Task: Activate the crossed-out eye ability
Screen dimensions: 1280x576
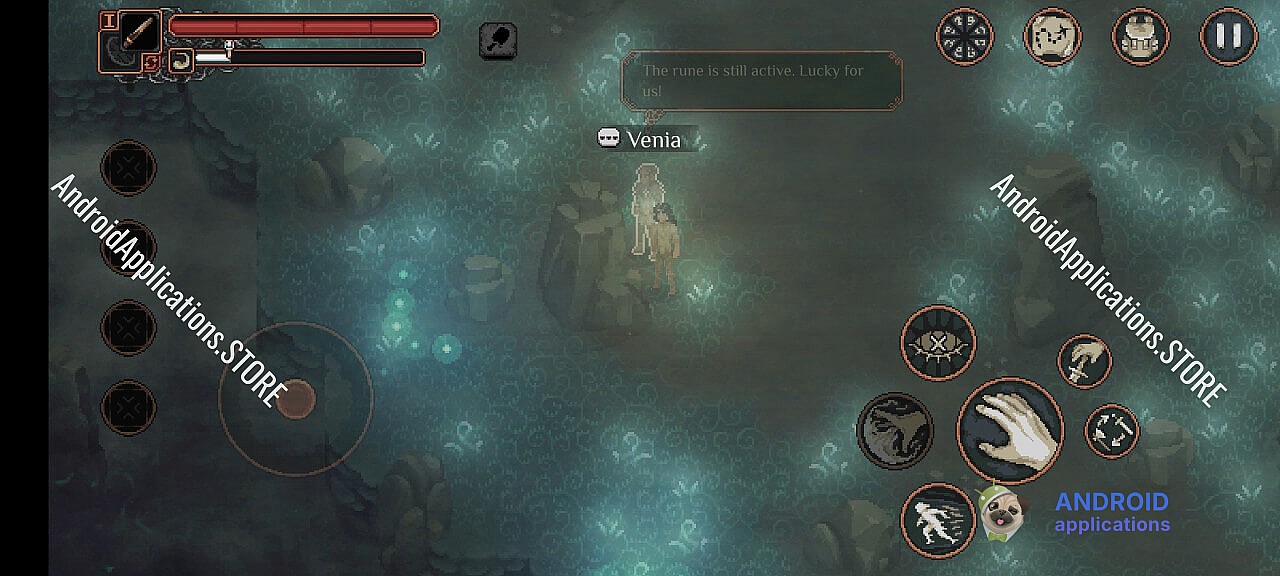Action: [938, 344]
